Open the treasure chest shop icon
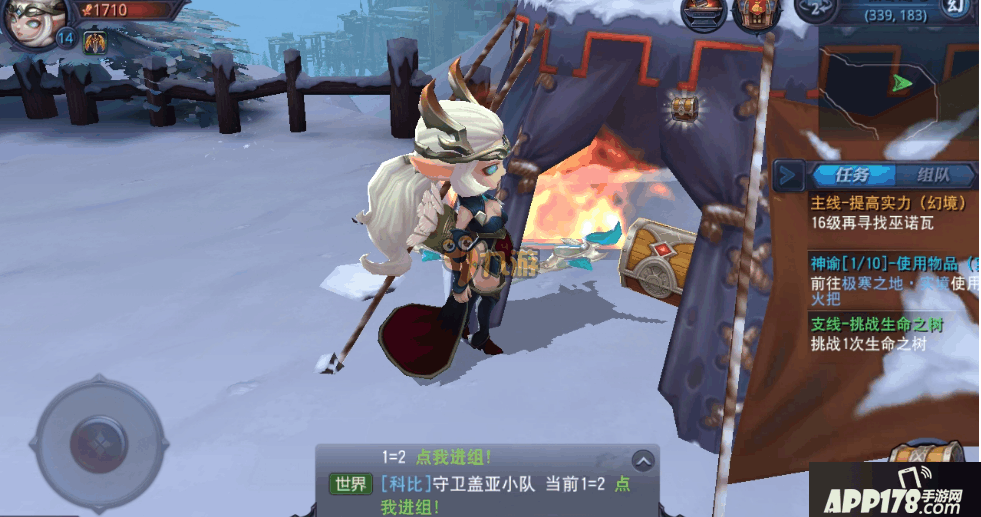The width and height of the screenshot is (981, 517). pyautogui.click(x=756, y=14)
